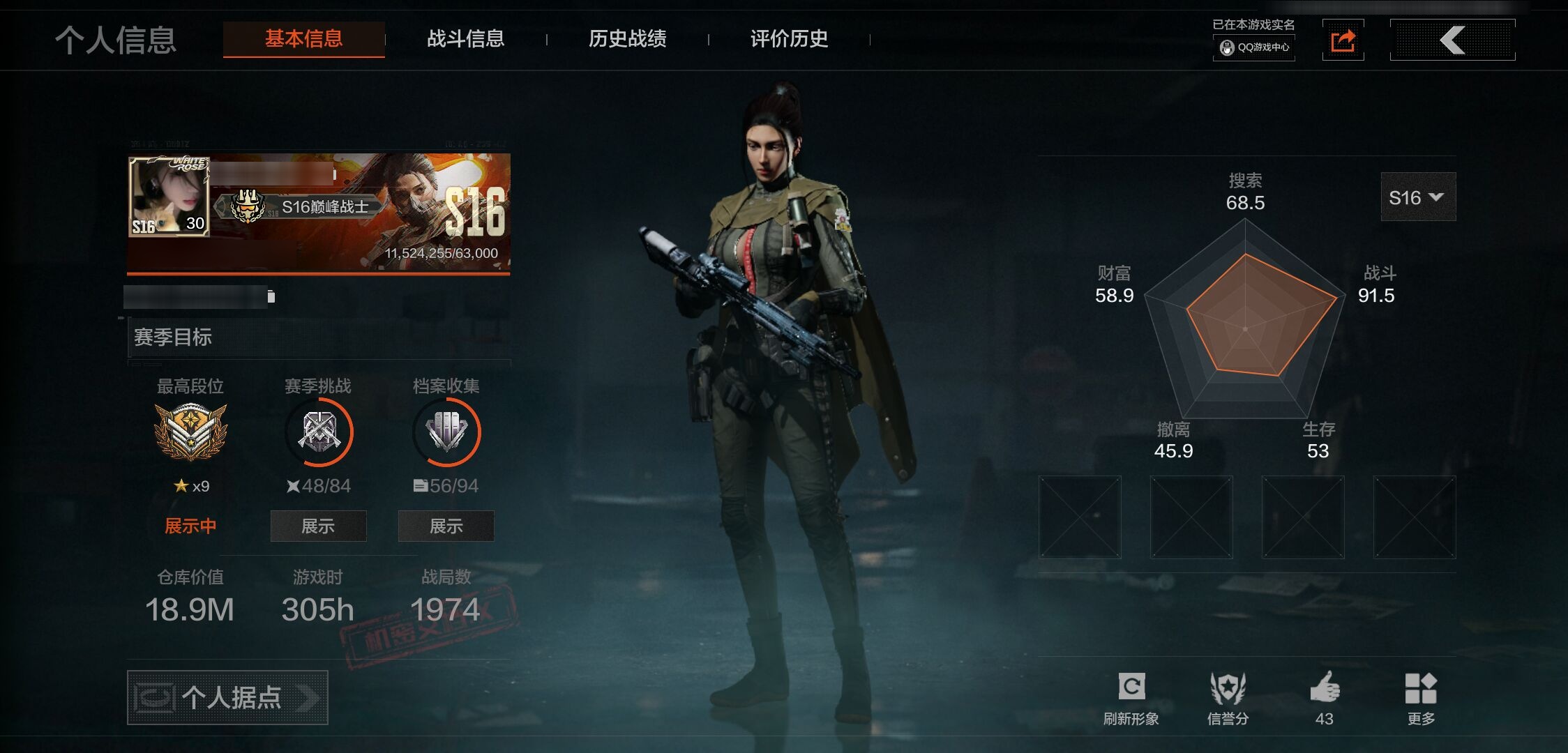Select the 最高段位 rank badge

(x=190, y=432)
